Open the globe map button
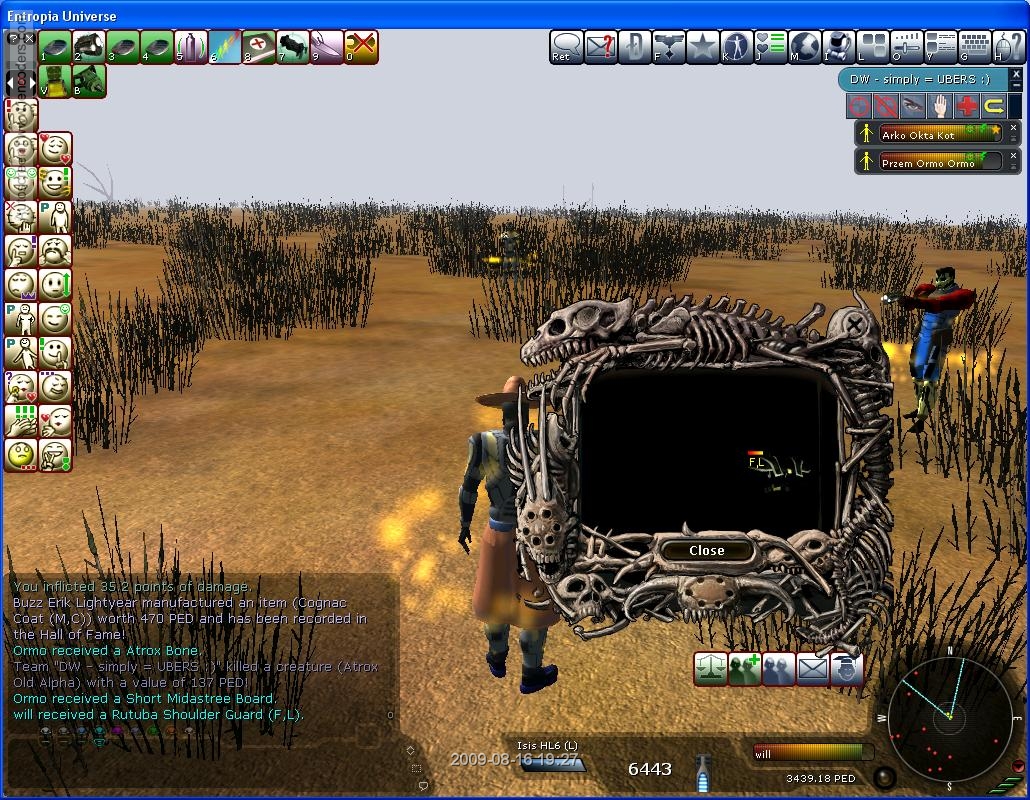 805,46
